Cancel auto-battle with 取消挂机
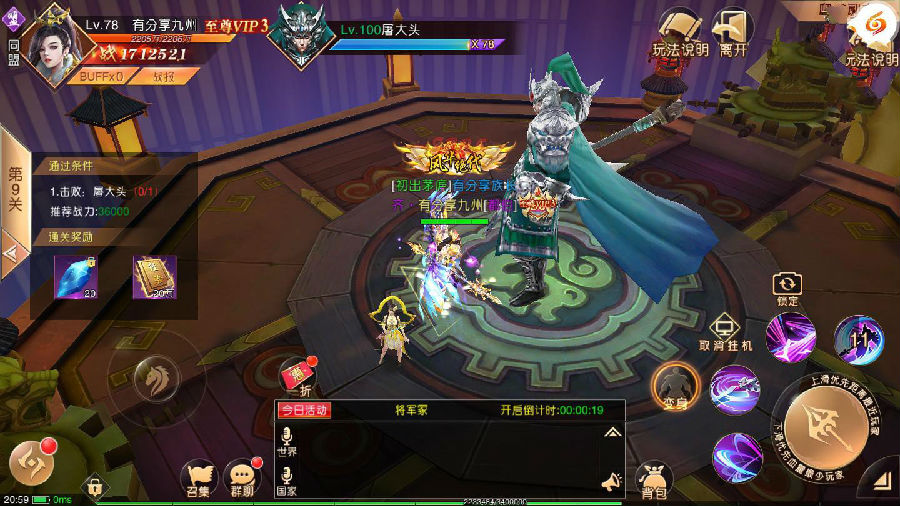Viewport: 900px width, 506px height. pos(725,332)
